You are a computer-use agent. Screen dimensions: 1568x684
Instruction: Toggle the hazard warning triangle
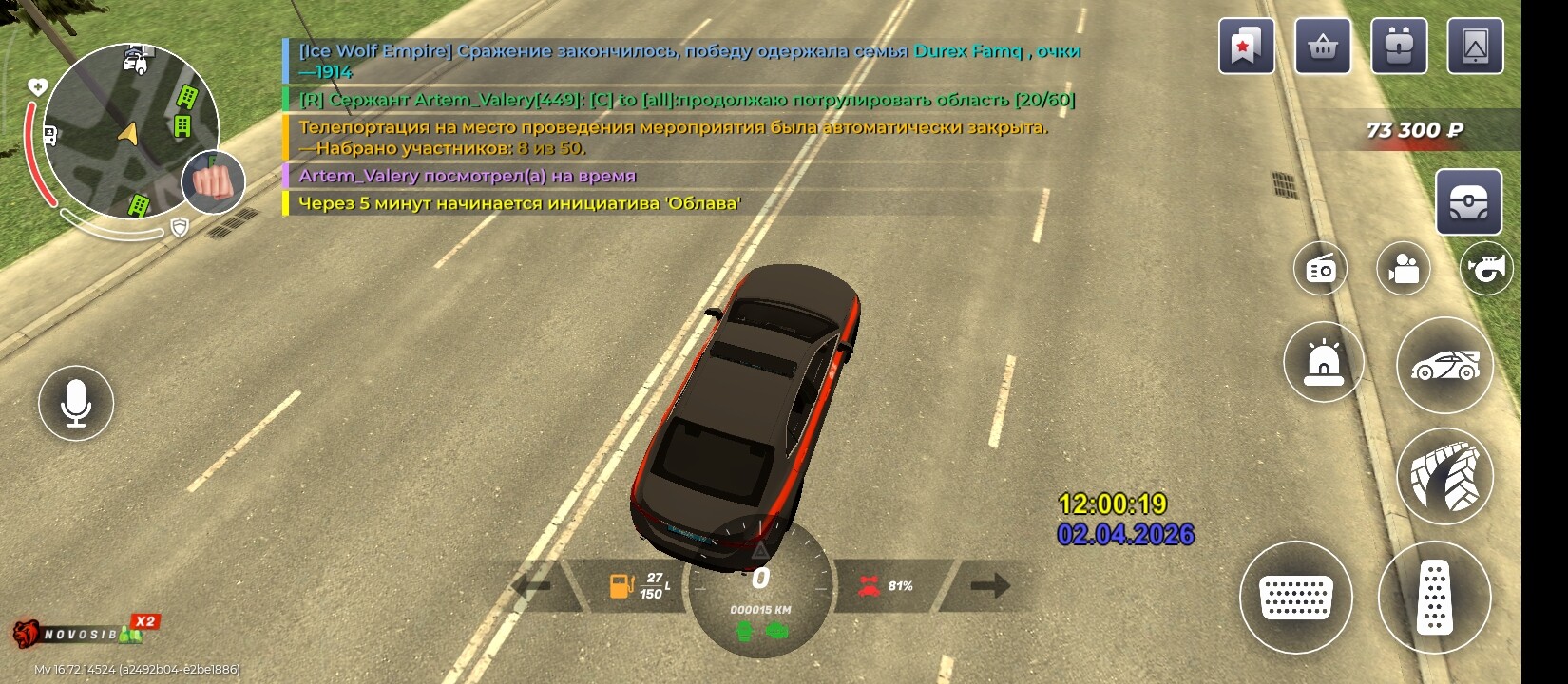point(759,551)
